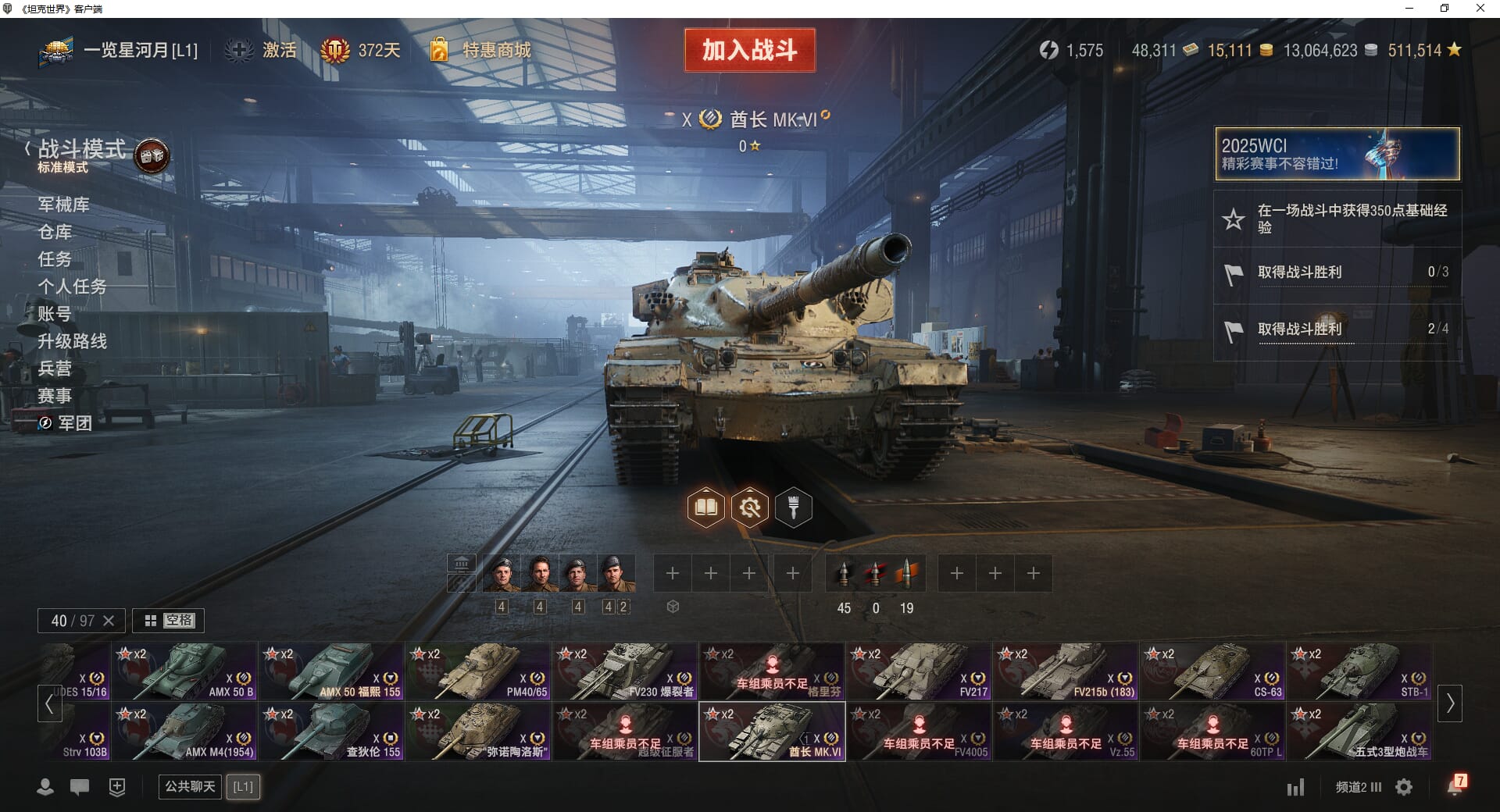Open the 公共聊天 public chat tab
The height and width of the screenshot is (812, 1500).
190,786
